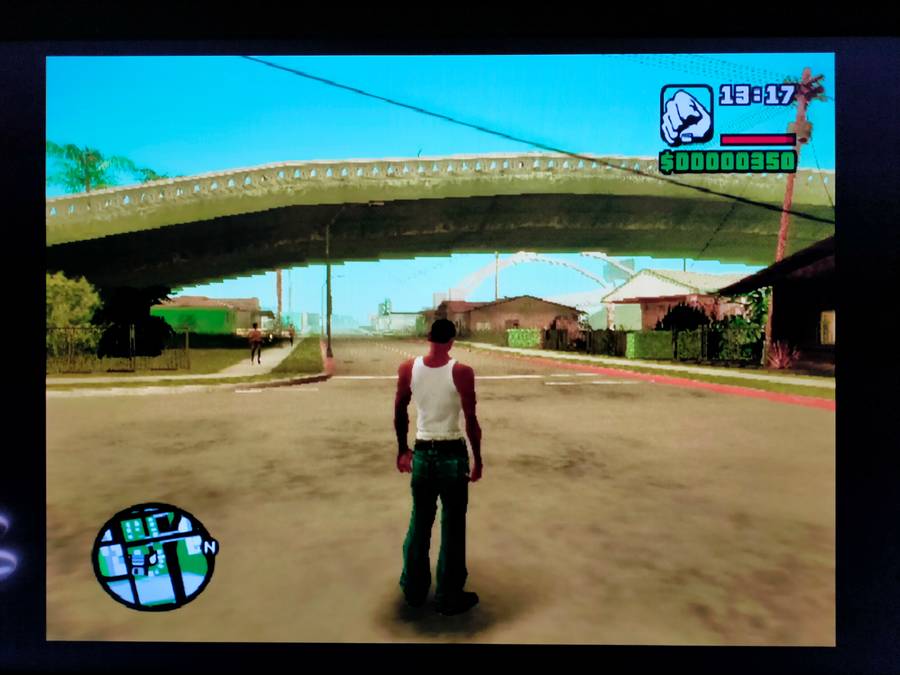900x675 pixels.
Task: Open the circular radar minimap
Action: pyautogui.click(x=153, y=556)
